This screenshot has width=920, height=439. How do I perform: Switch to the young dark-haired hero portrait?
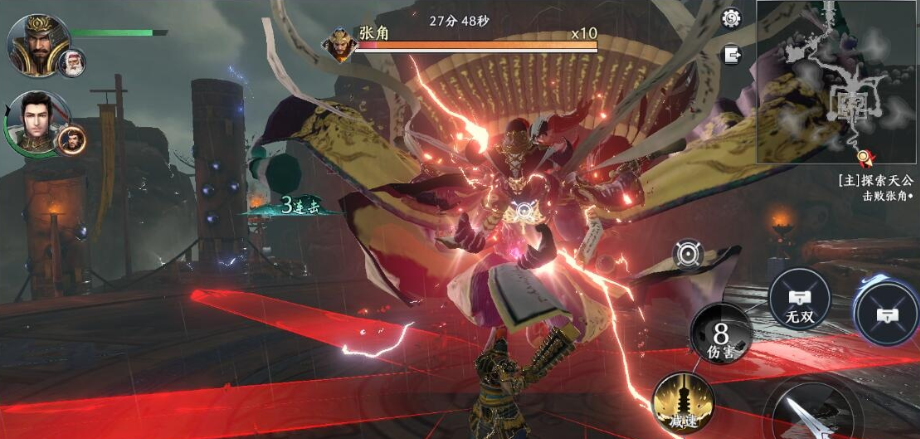[x=37, y=123]
